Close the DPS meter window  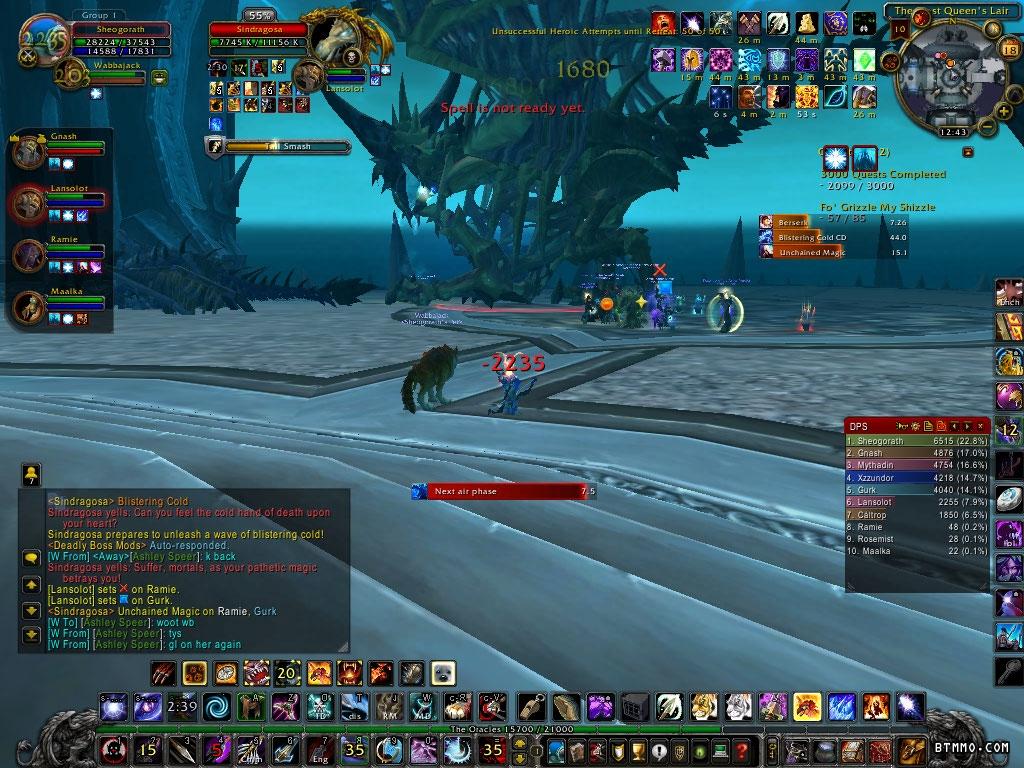[980, 427]
